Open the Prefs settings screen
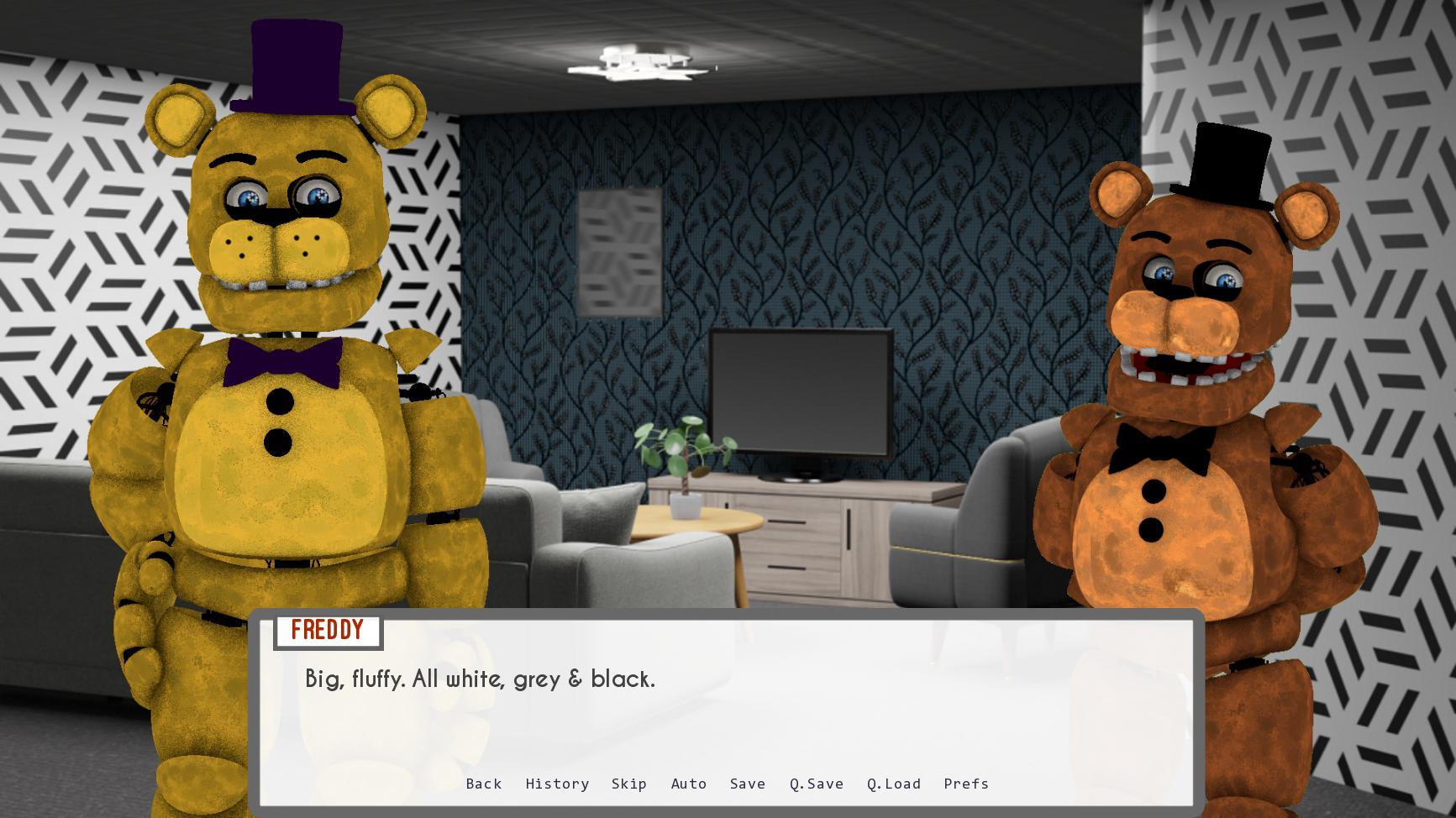Viewport: 1456px width, 818px height. click(x=966, y=784)
